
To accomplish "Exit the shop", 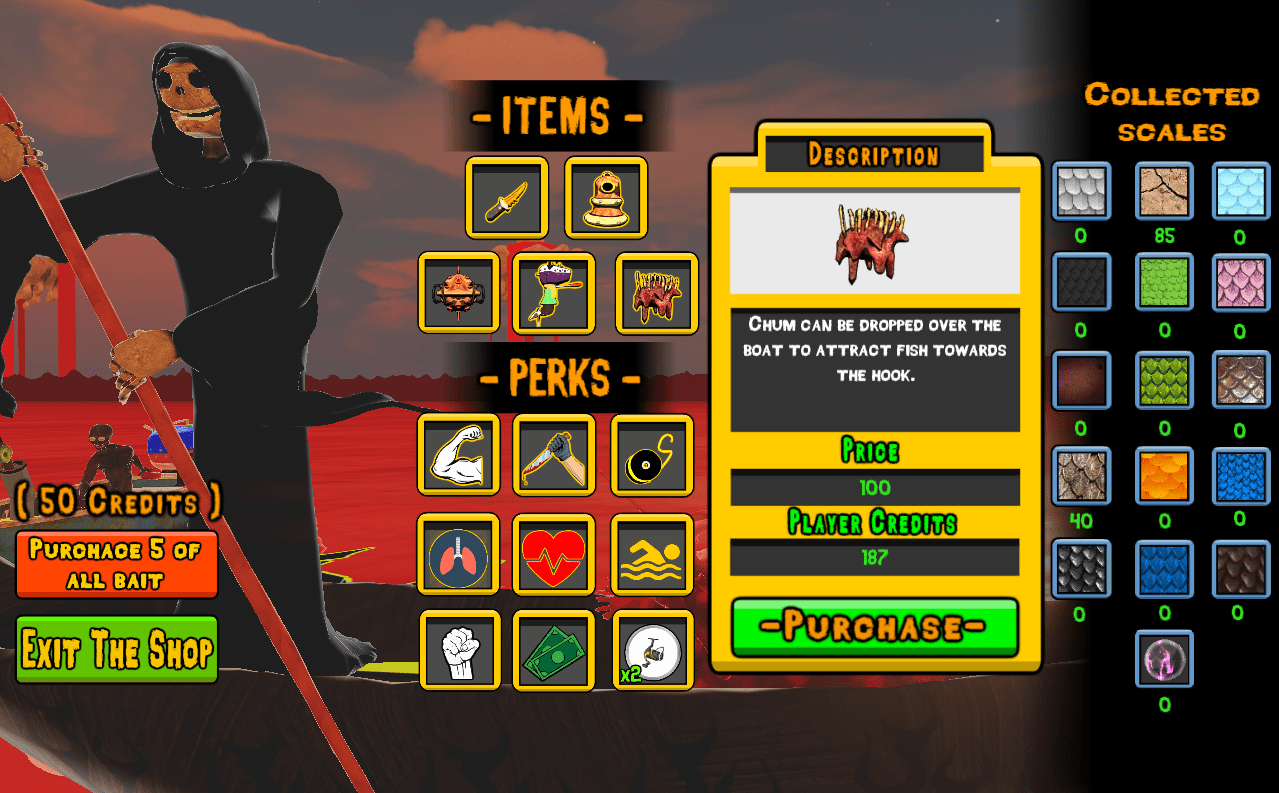I will (x=117, y=650).
